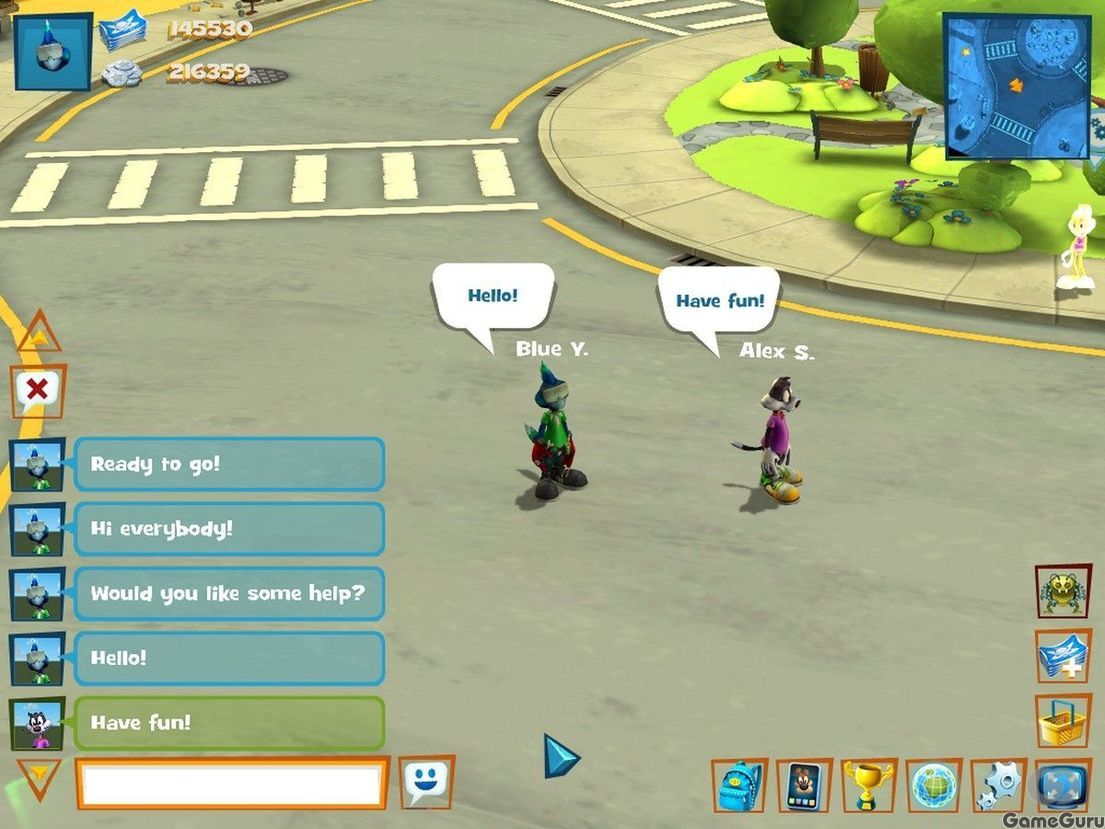Click the green "Have fun!" chat message
The width and height of the screenshot is (1105, 829).
tap(228, 722)
